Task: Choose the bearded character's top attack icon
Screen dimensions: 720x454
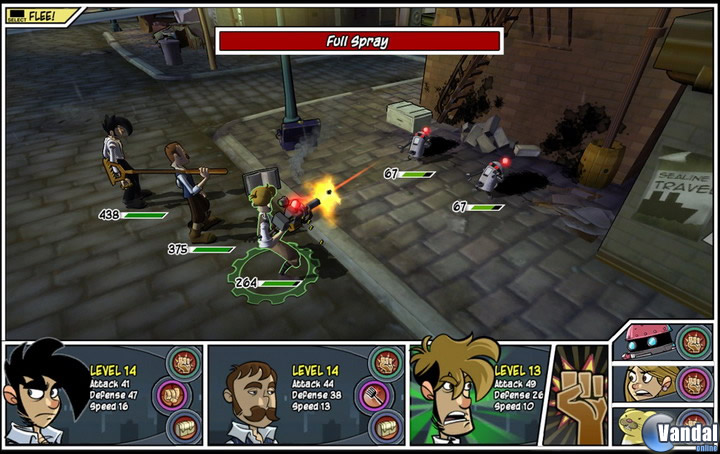Action: coord(385,362)
